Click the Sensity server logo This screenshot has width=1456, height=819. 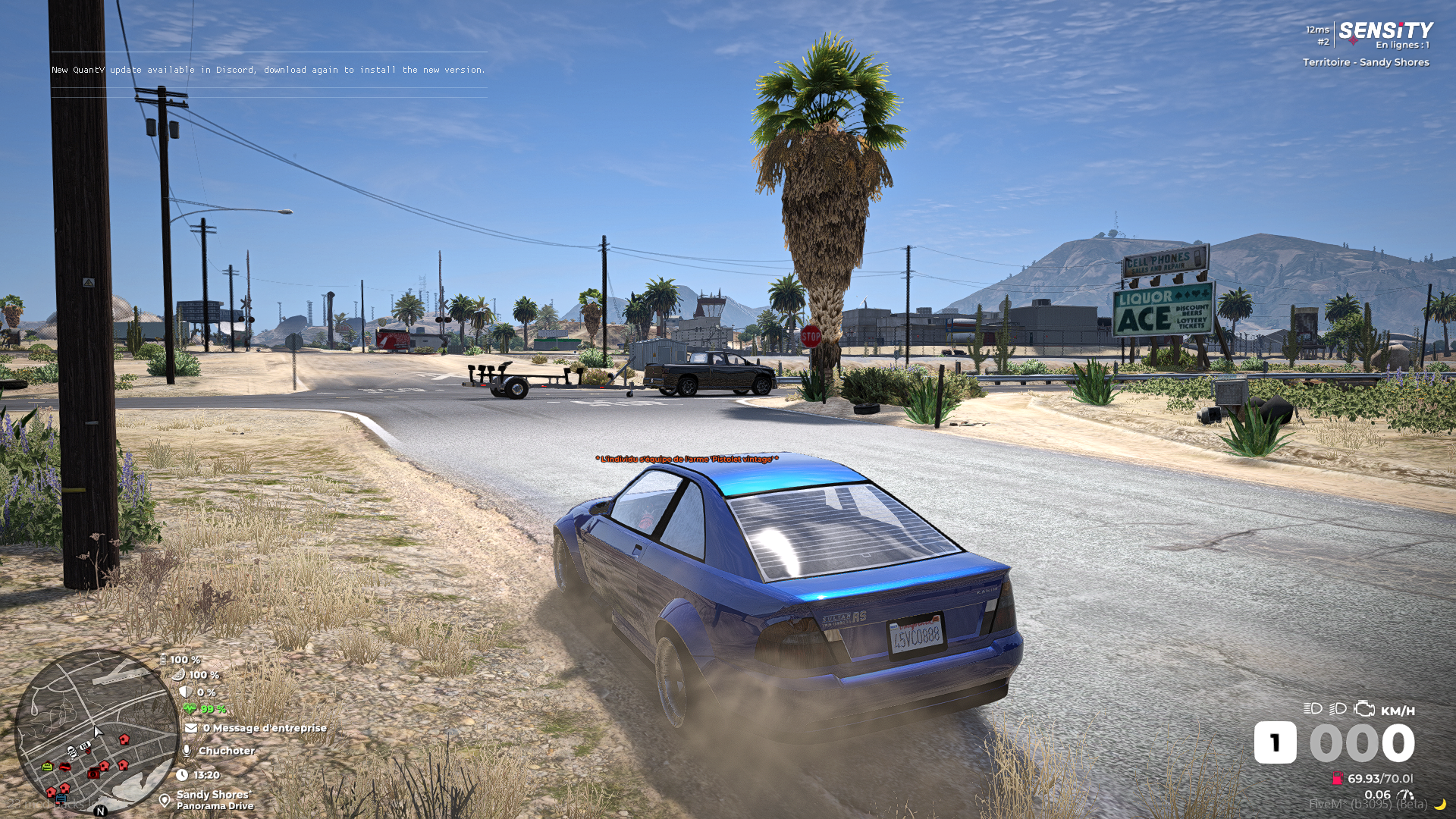[1385, 32]
